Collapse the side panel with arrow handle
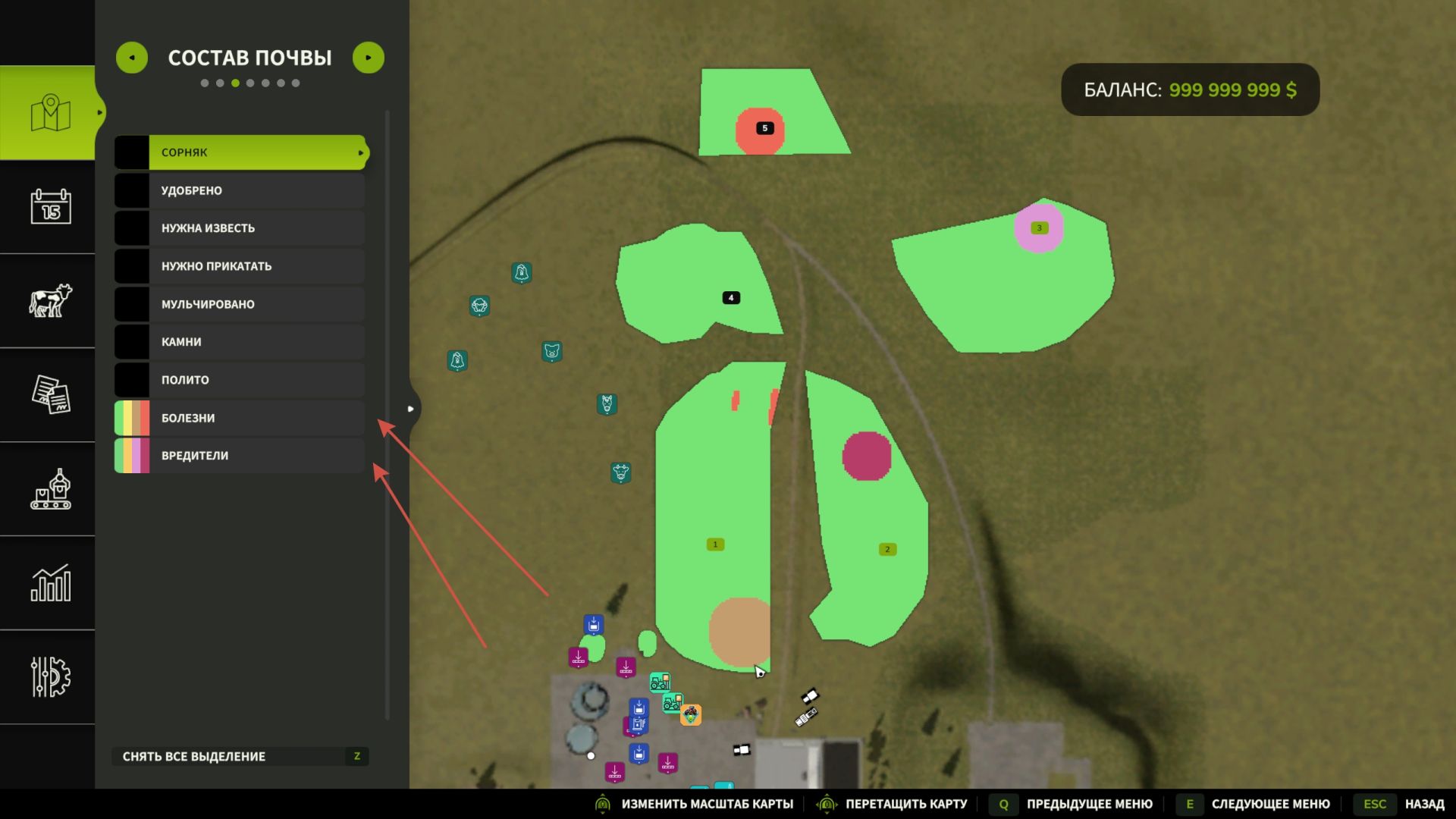This screenshot has height=819, width=1456. tap(410, 409)
